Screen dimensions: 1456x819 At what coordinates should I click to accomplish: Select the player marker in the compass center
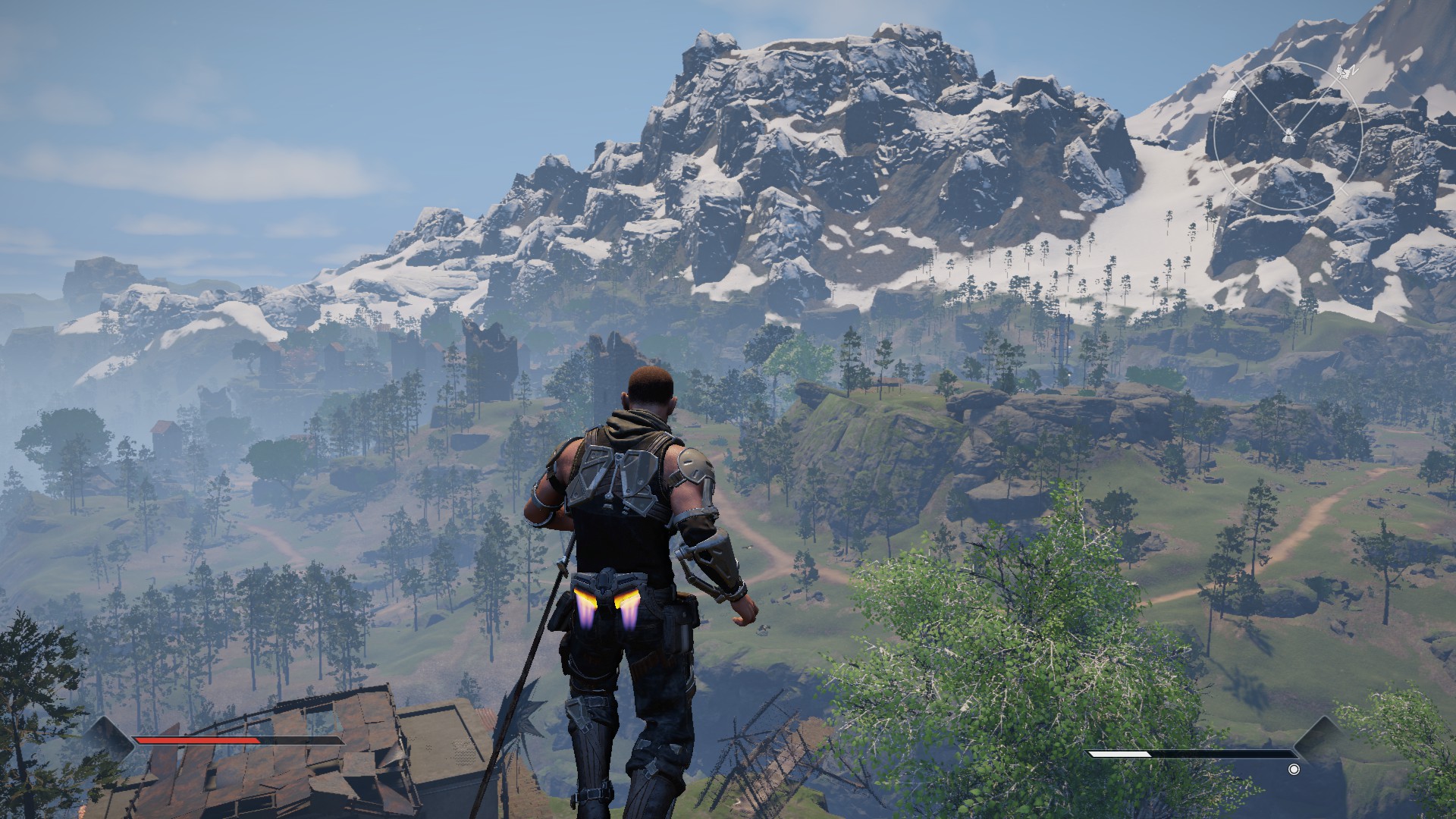(1288, 136)
